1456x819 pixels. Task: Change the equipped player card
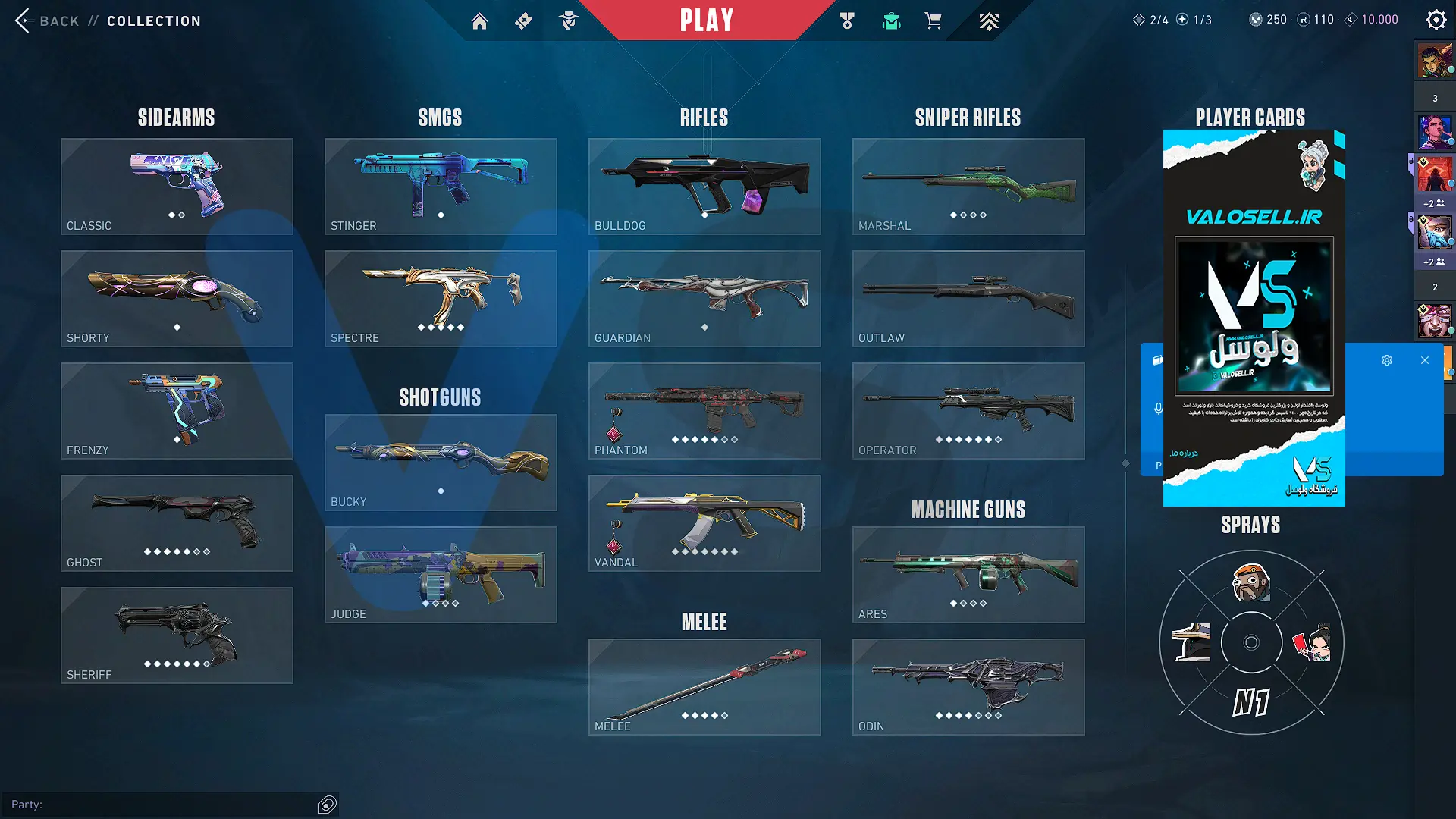(x=1254, y=318)
